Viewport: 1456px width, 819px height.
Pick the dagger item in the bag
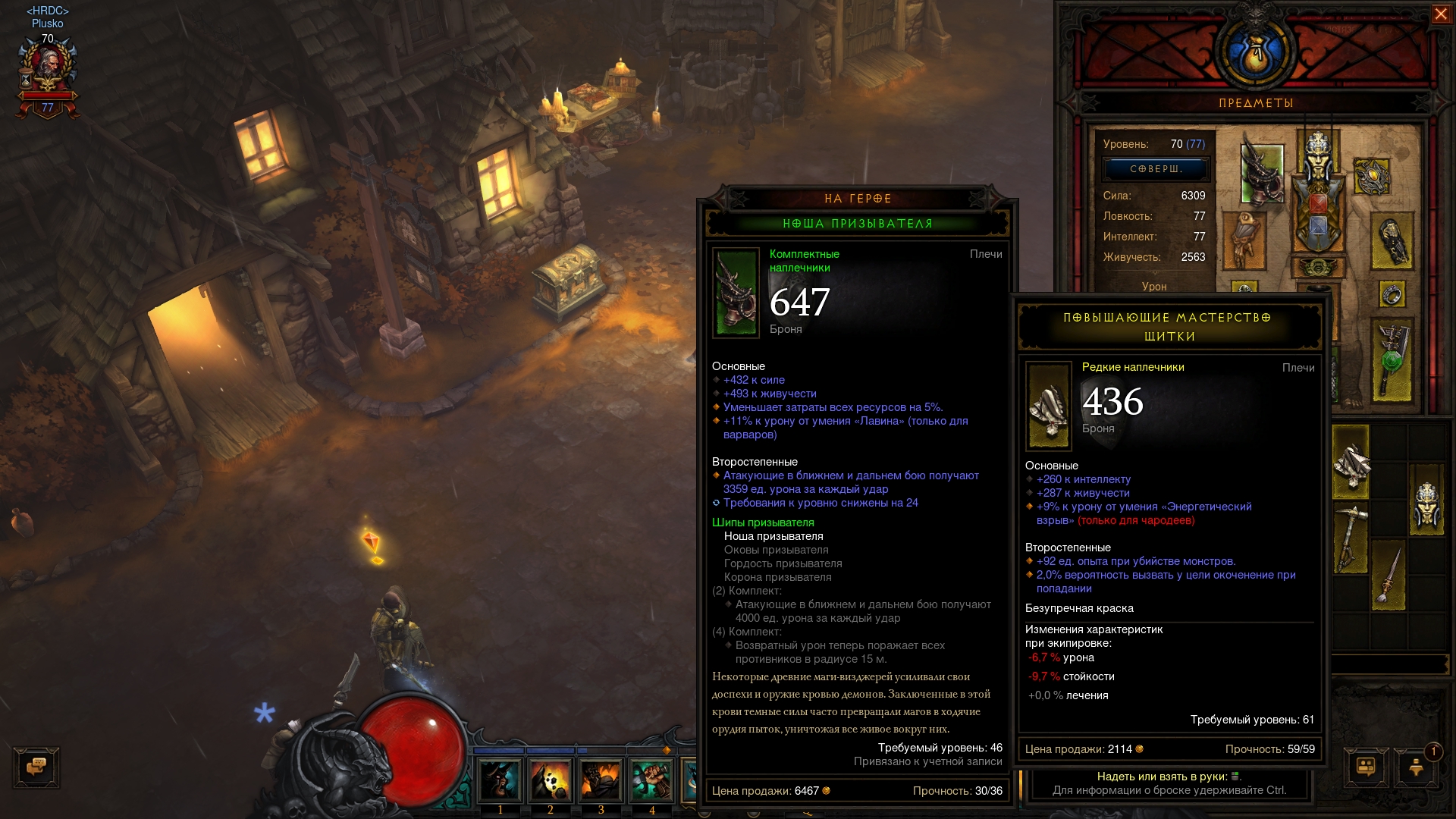point(1389,576)
